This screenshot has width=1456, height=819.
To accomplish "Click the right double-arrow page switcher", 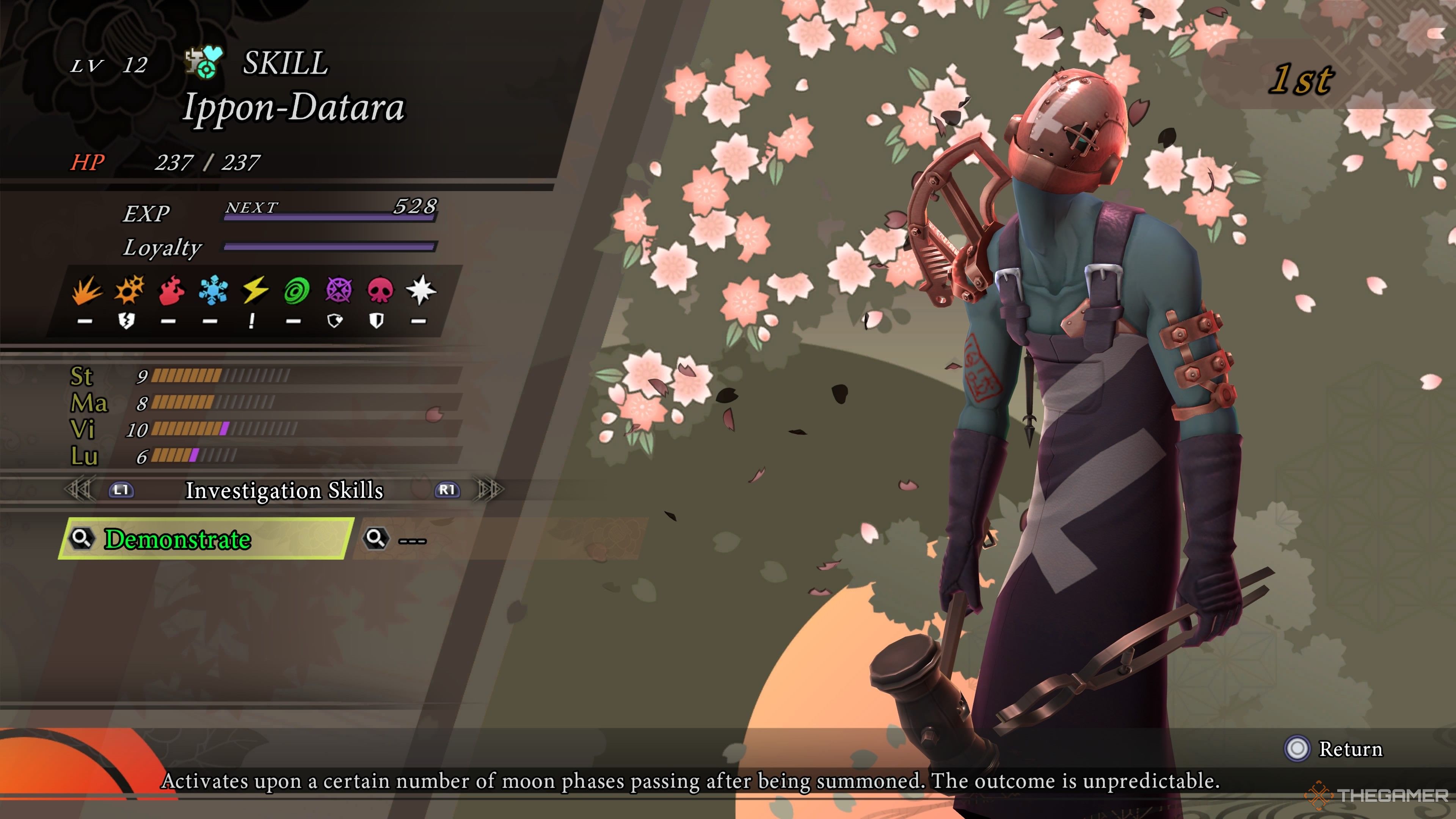I will 490,490.
